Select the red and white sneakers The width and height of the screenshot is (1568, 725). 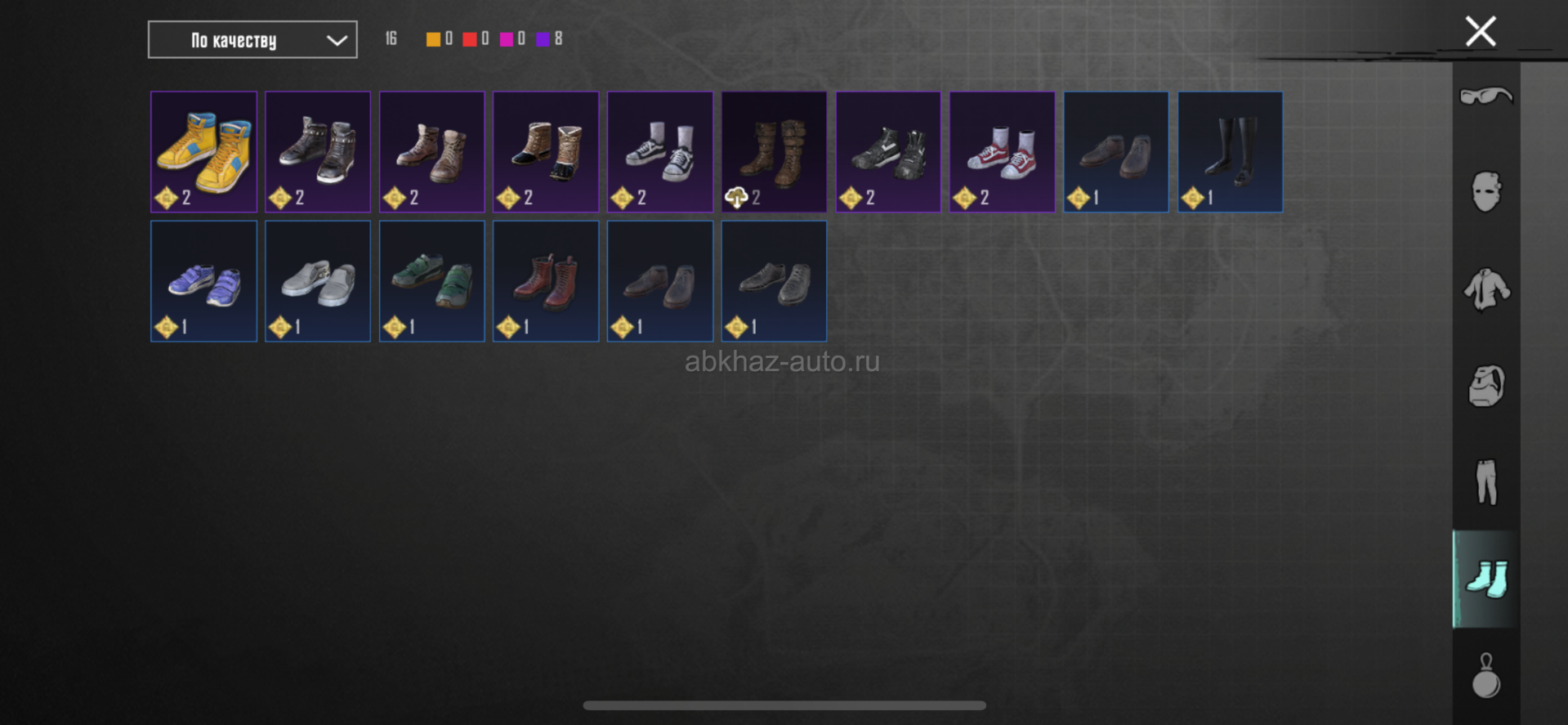click(1002, 152)
